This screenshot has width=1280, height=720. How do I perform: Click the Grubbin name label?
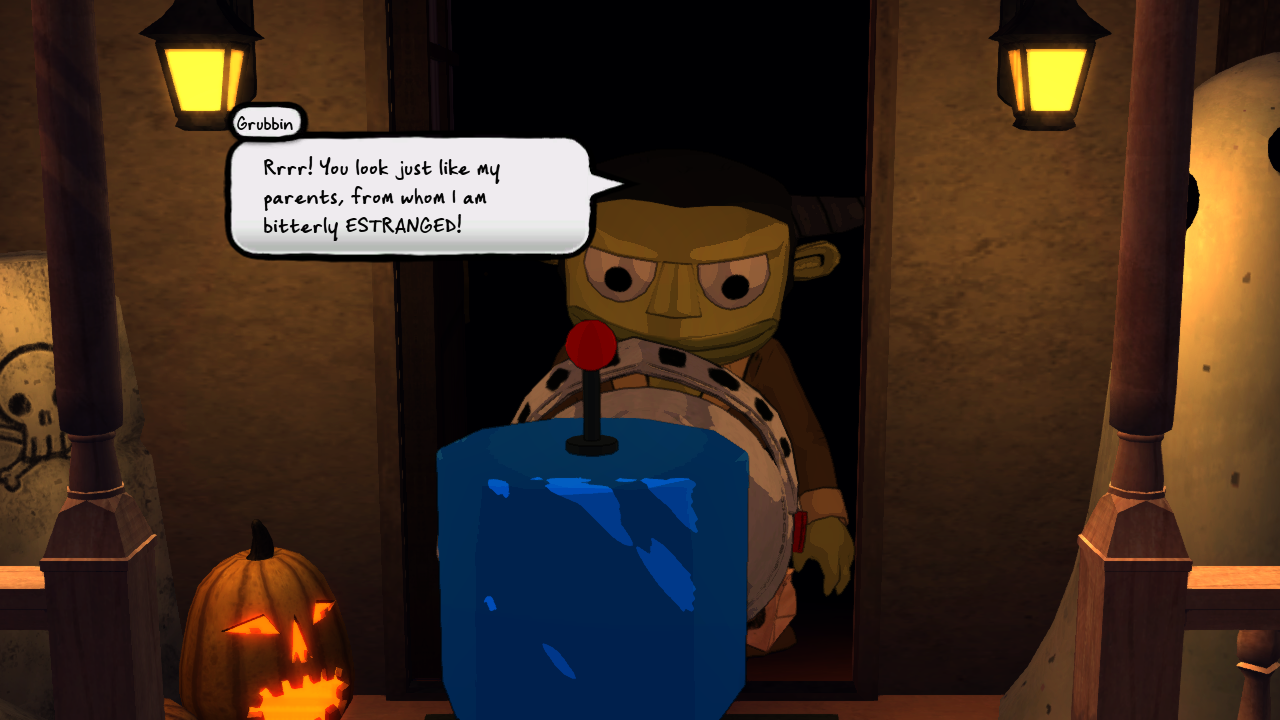pos(264,123)
